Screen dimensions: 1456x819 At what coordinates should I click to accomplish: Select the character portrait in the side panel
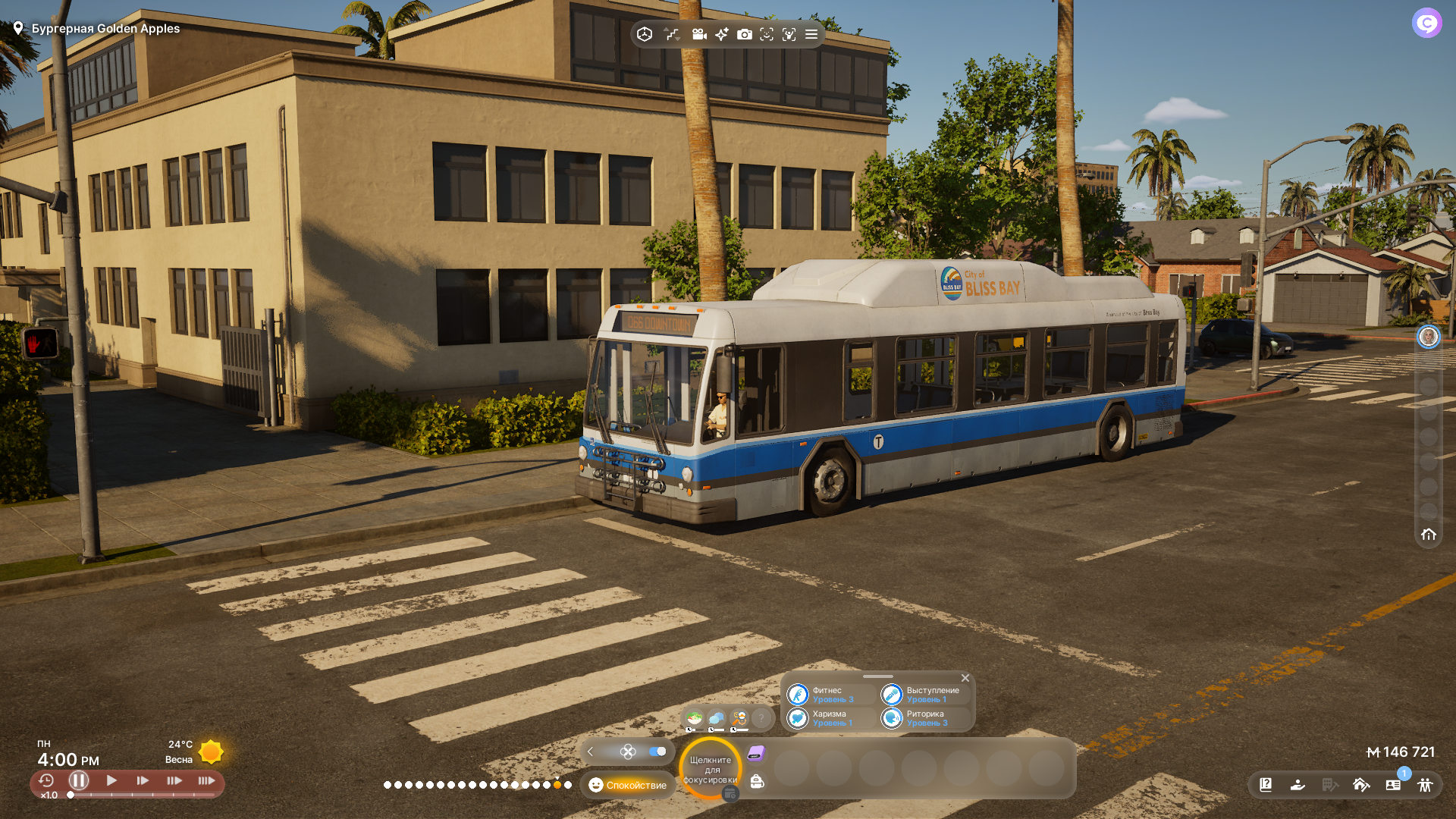click(1429, 337)
